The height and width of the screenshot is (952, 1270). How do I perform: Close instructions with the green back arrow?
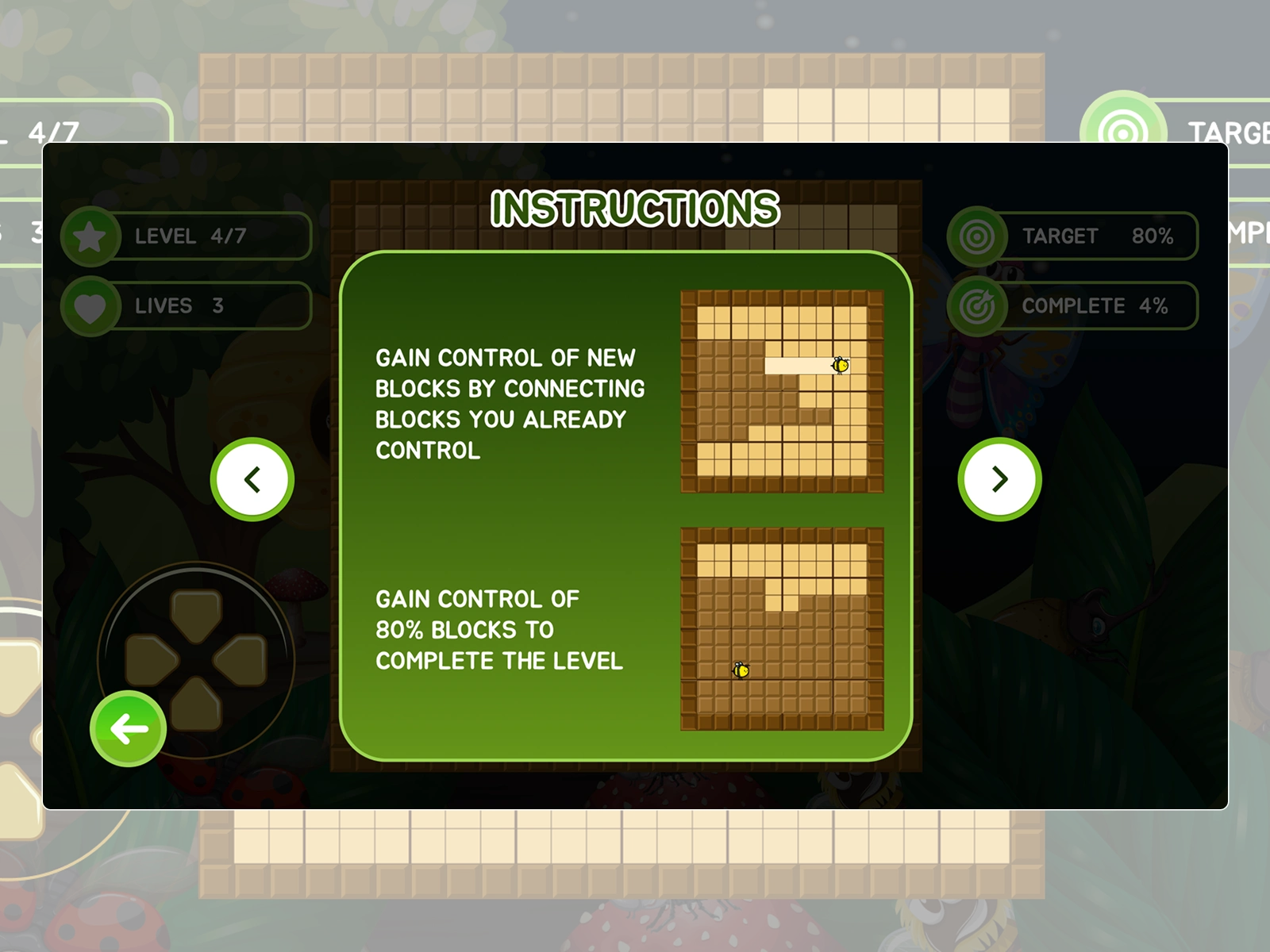point(129,729)
